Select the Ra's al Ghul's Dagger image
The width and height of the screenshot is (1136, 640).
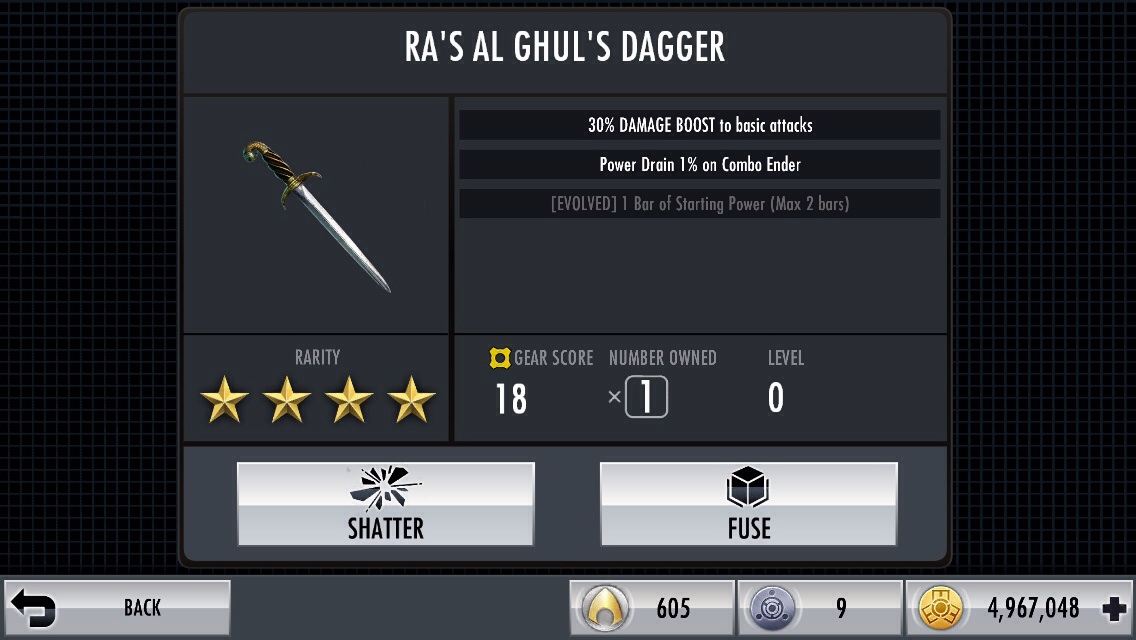click(316, 215)
